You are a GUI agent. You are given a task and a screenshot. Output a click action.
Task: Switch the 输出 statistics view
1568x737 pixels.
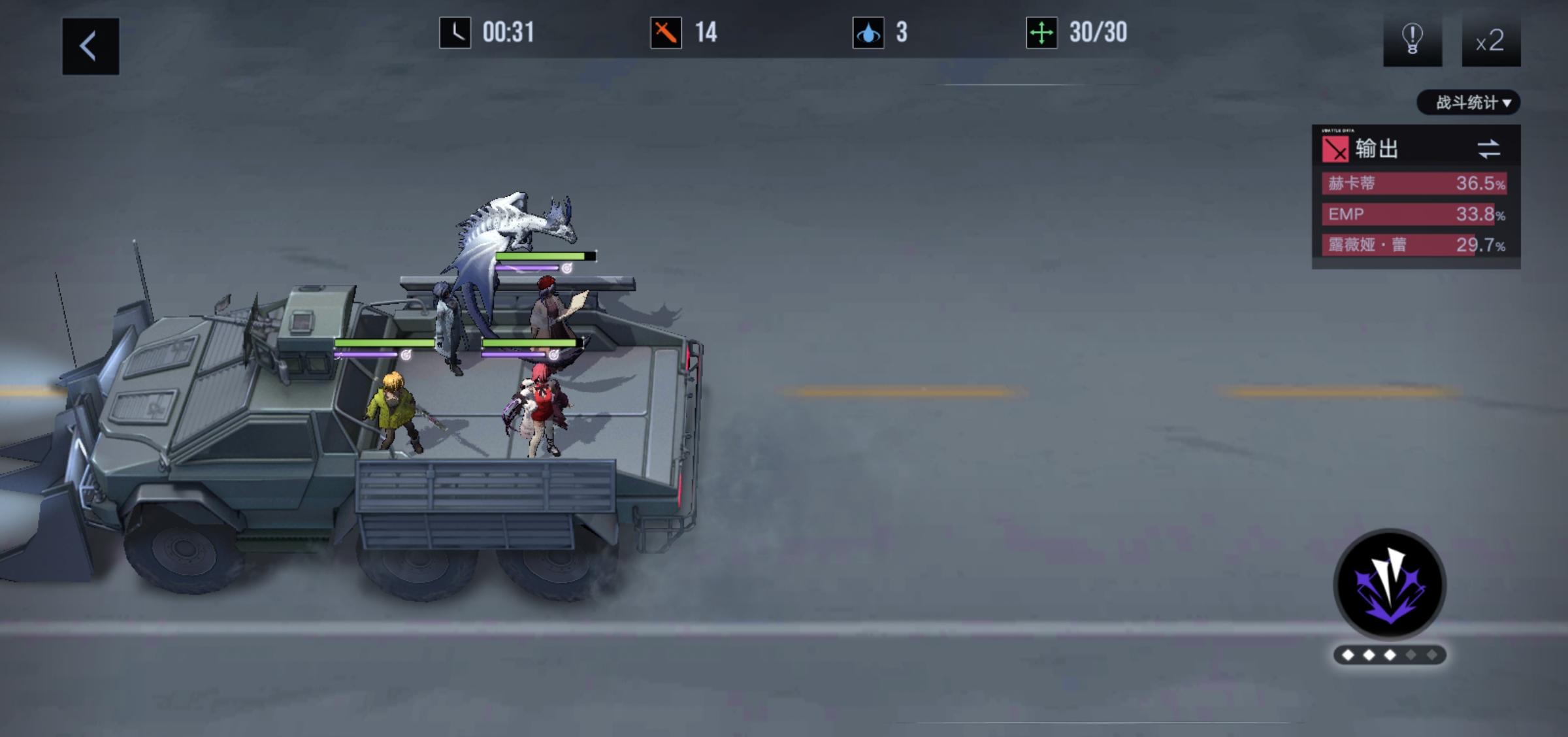pyautogui.click(x=1488, y=149)
